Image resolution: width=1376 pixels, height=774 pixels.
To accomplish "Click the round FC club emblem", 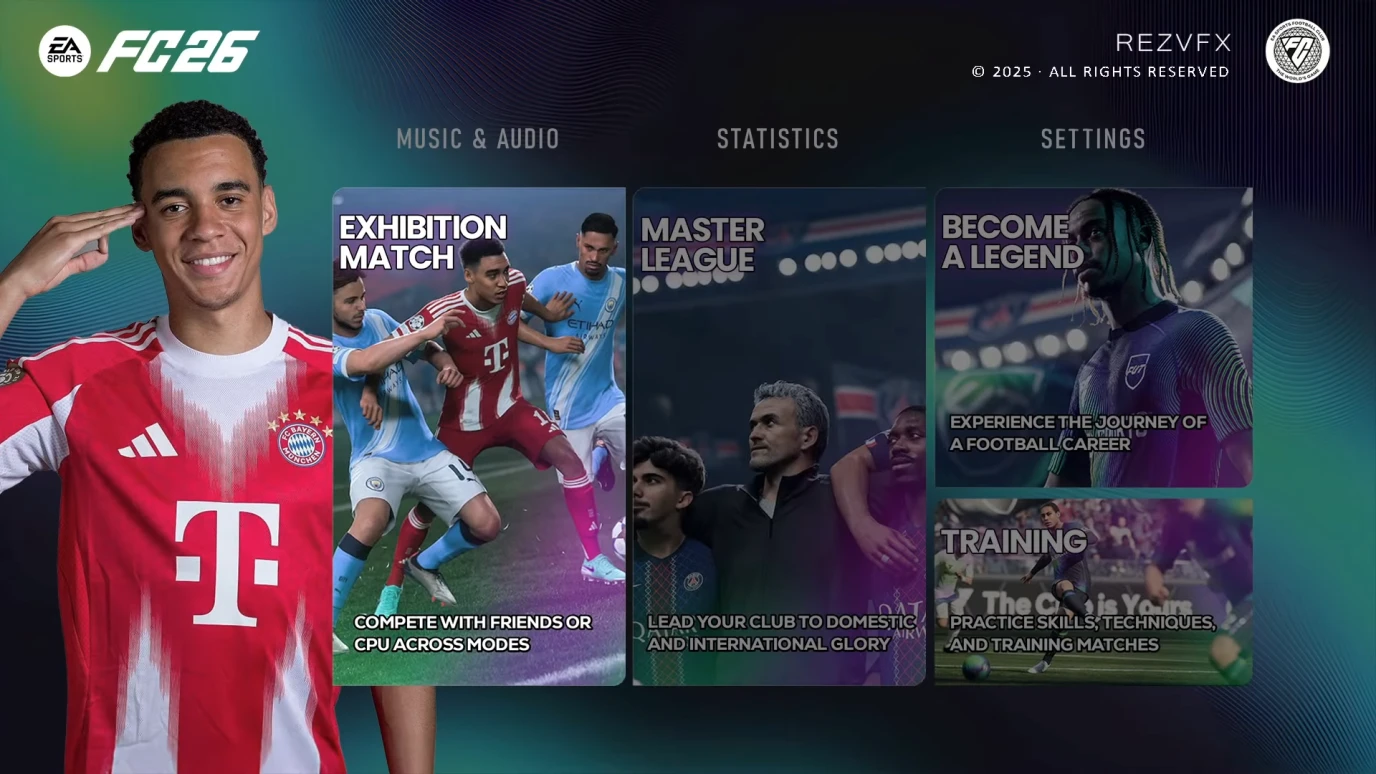I will click(1297, 51).
